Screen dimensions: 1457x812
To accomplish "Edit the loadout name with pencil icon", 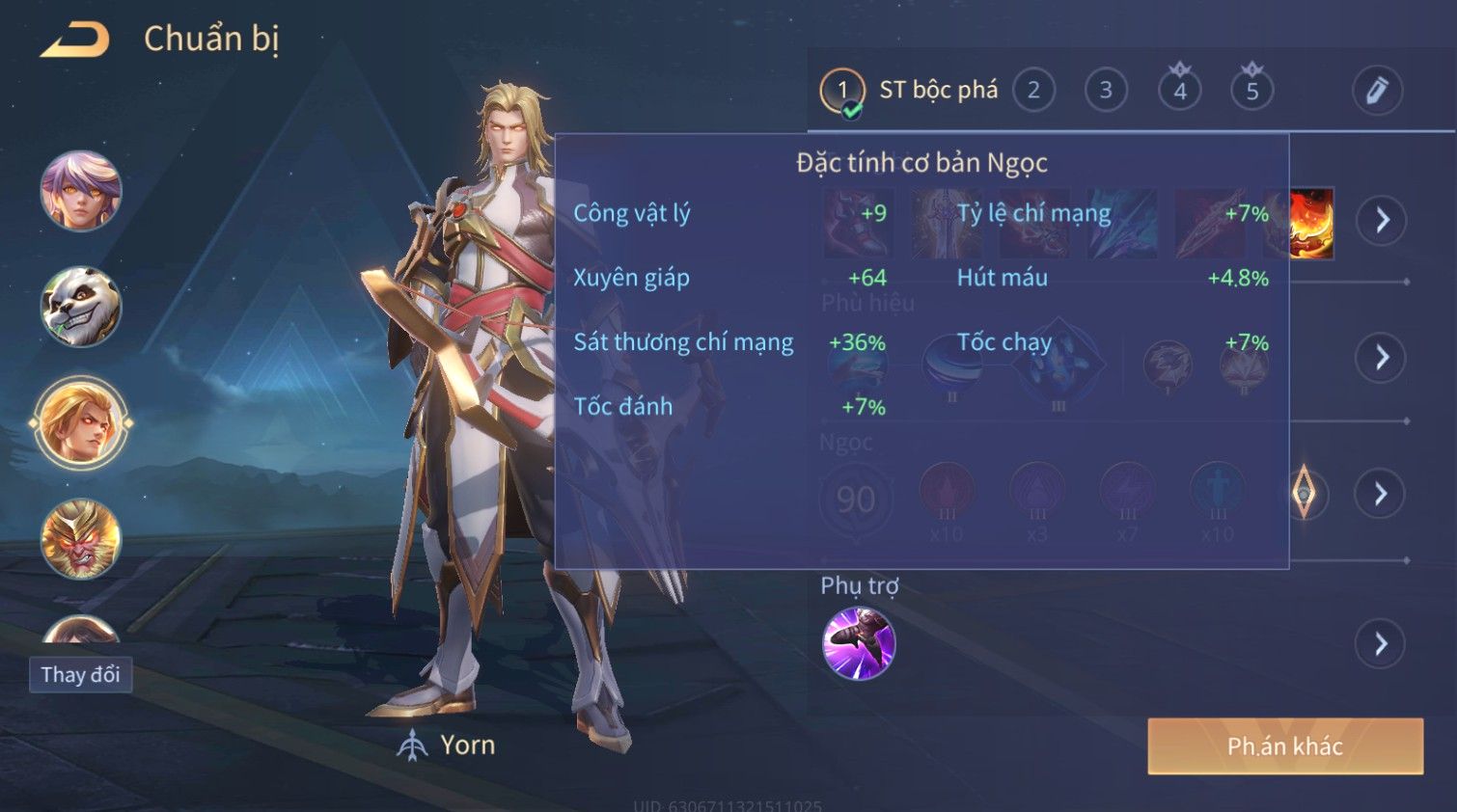I will coord(1376,92).
